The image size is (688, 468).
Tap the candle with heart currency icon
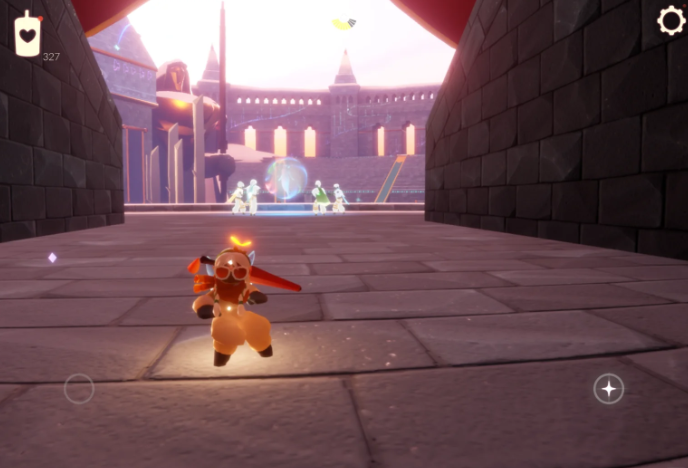(x=28, y=34)
